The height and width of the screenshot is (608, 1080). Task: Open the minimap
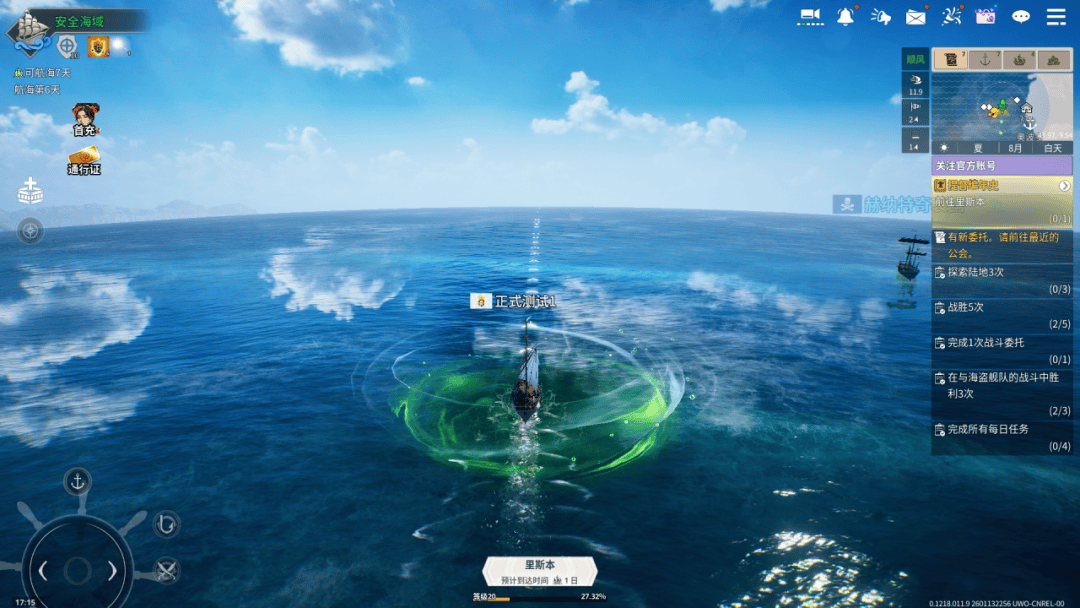1002,107
